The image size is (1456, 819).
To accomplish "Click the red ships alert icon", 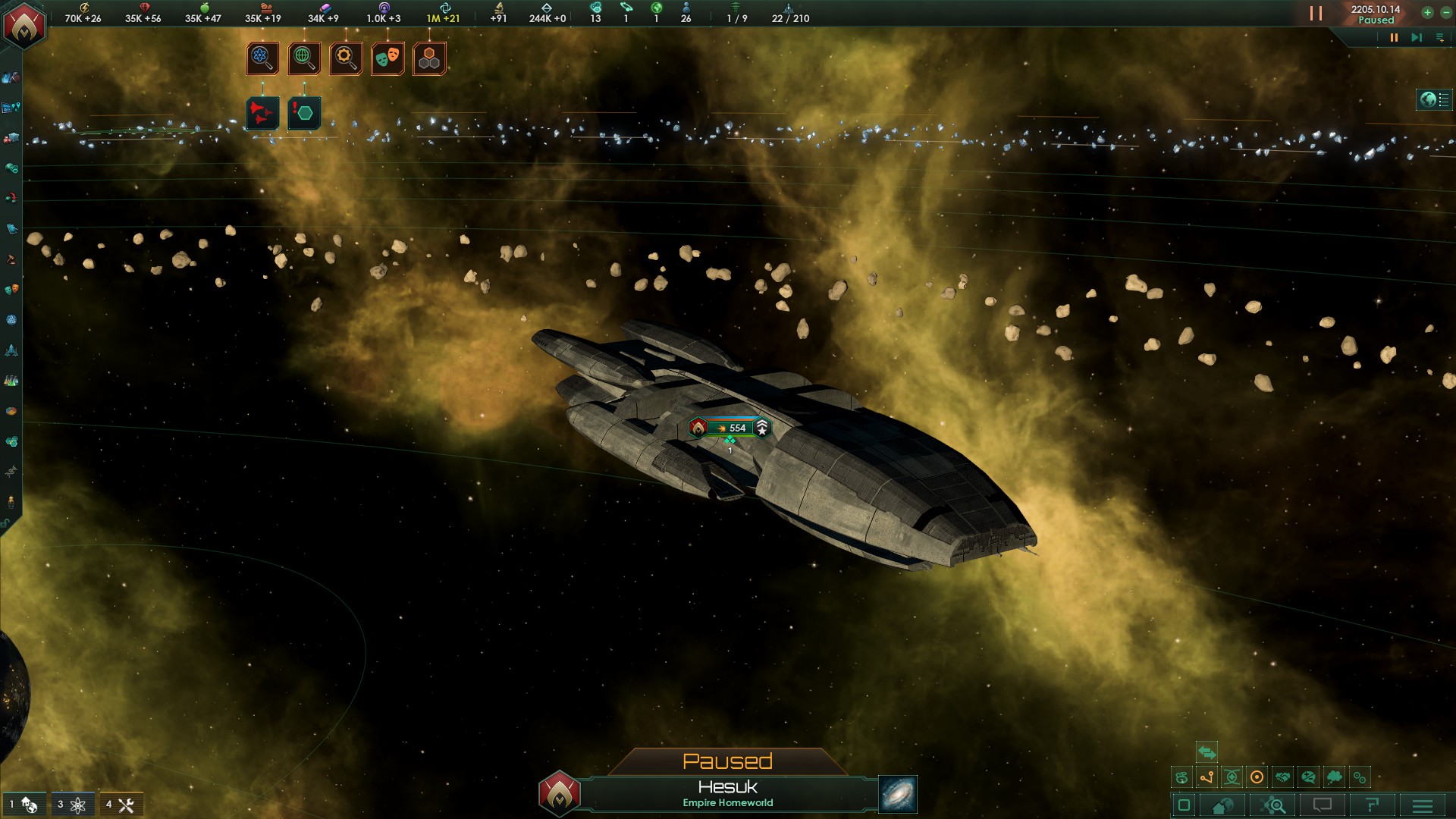I will click(x=262, y=114).
